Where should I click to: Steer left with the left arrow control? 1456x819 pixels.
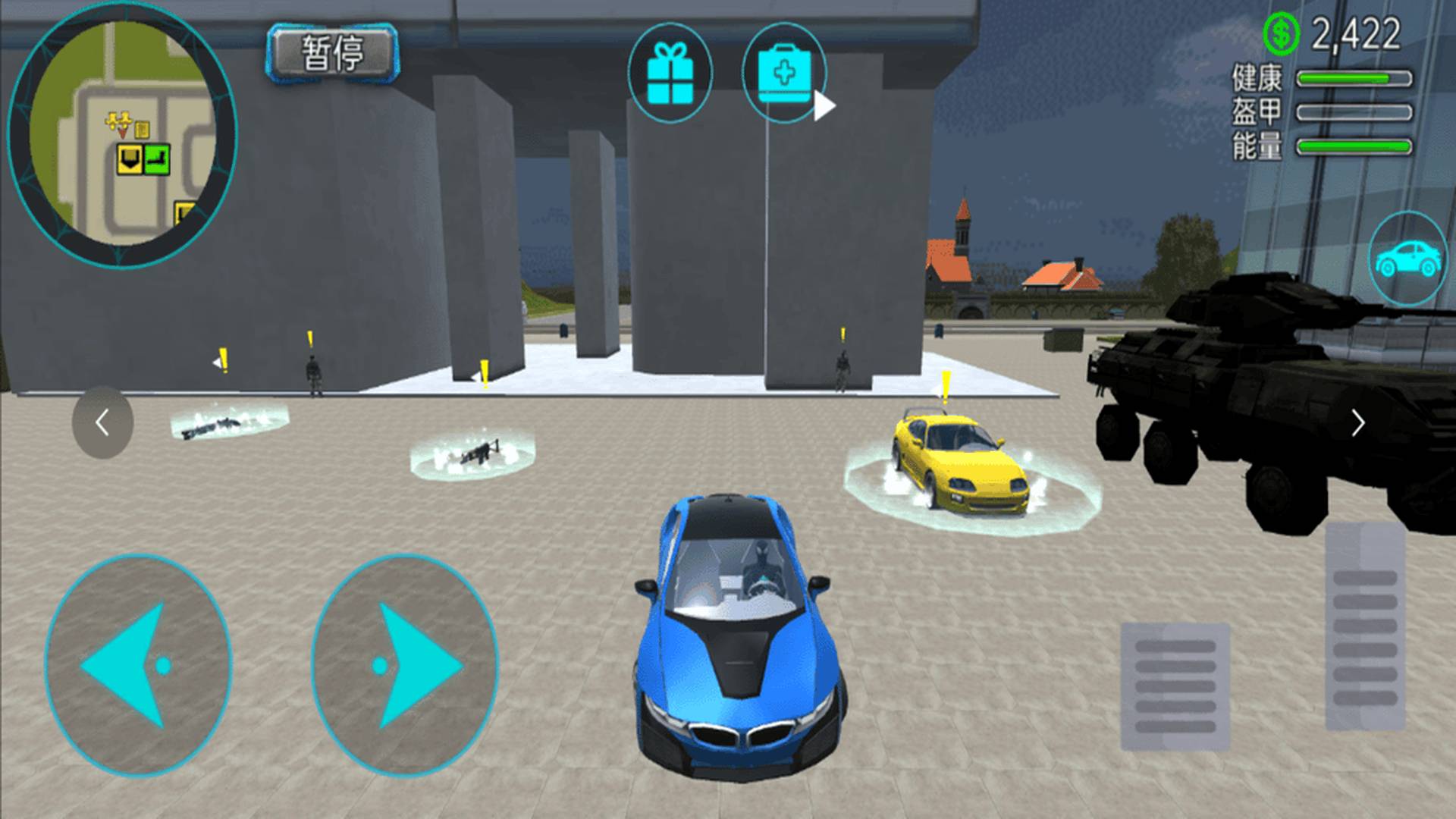(x=138, y=665)
